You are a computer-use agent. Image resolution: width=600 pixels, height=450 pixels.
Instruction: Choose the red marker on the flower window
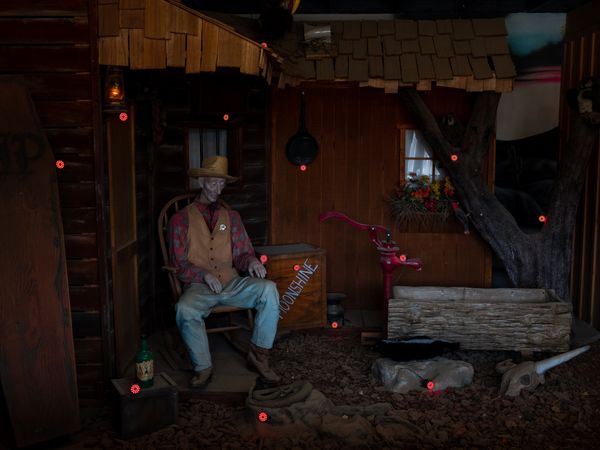(x=453, y=157)
